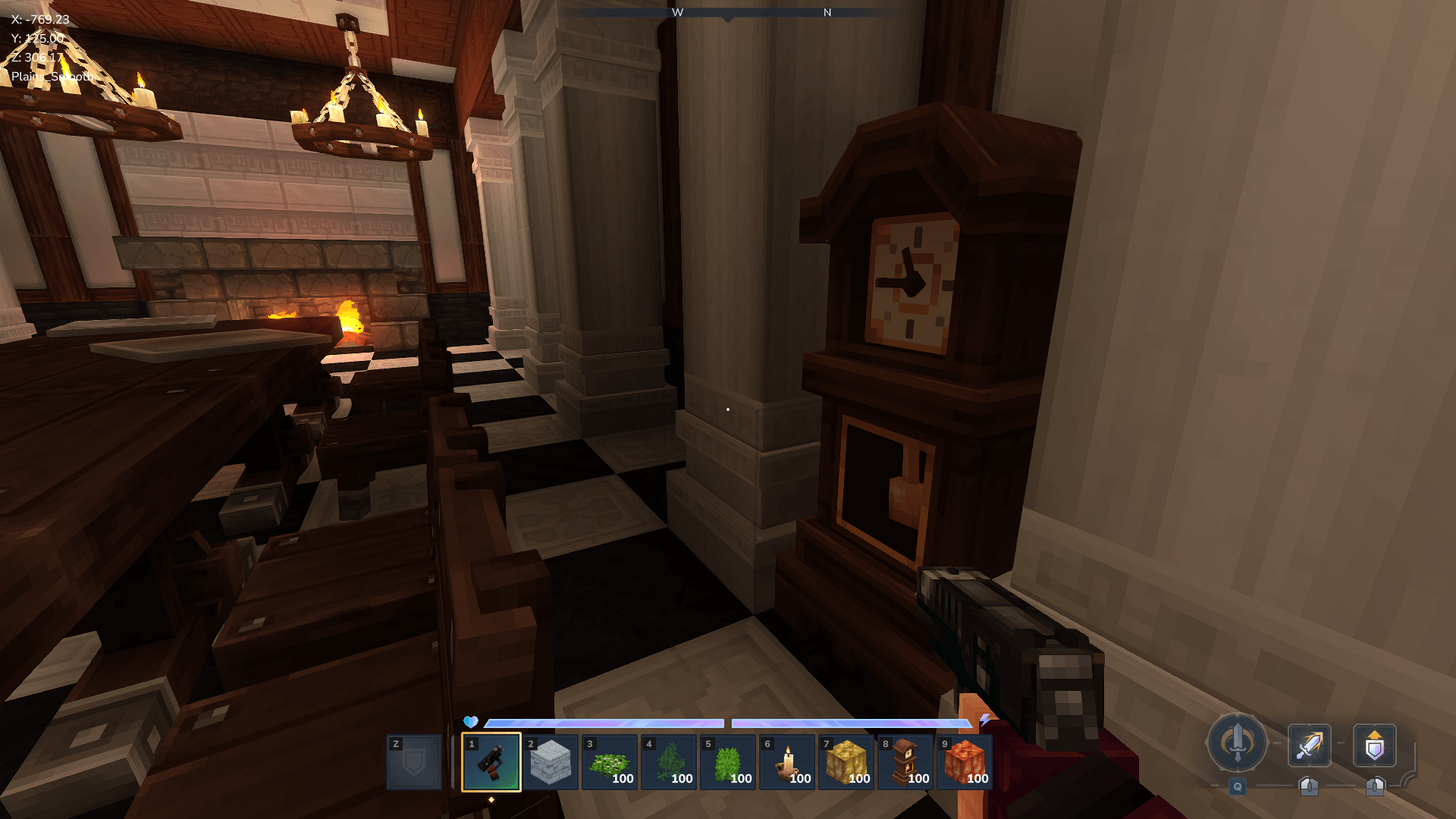Screen dimensions: 1456x819
Task: Click the empty shield utility slot
Action: pyautogui.click(x=414, y=762)
